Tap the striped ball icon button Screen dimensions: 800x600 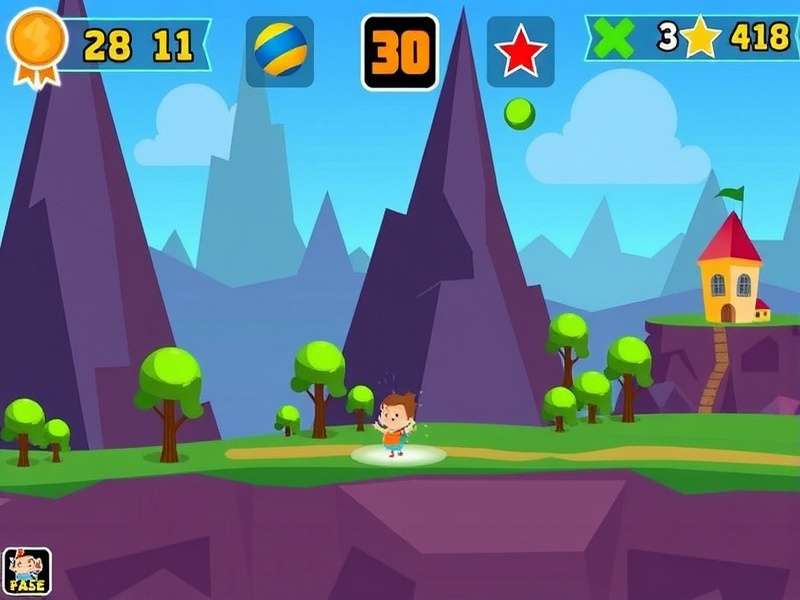pos(280,51)
